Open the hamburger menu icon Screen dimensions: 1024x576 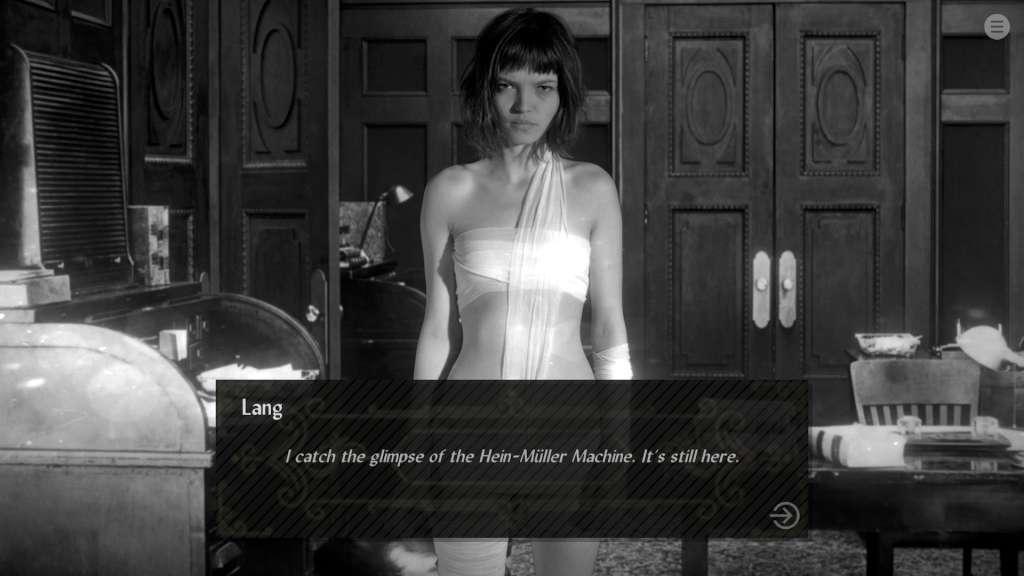[996, 27]
